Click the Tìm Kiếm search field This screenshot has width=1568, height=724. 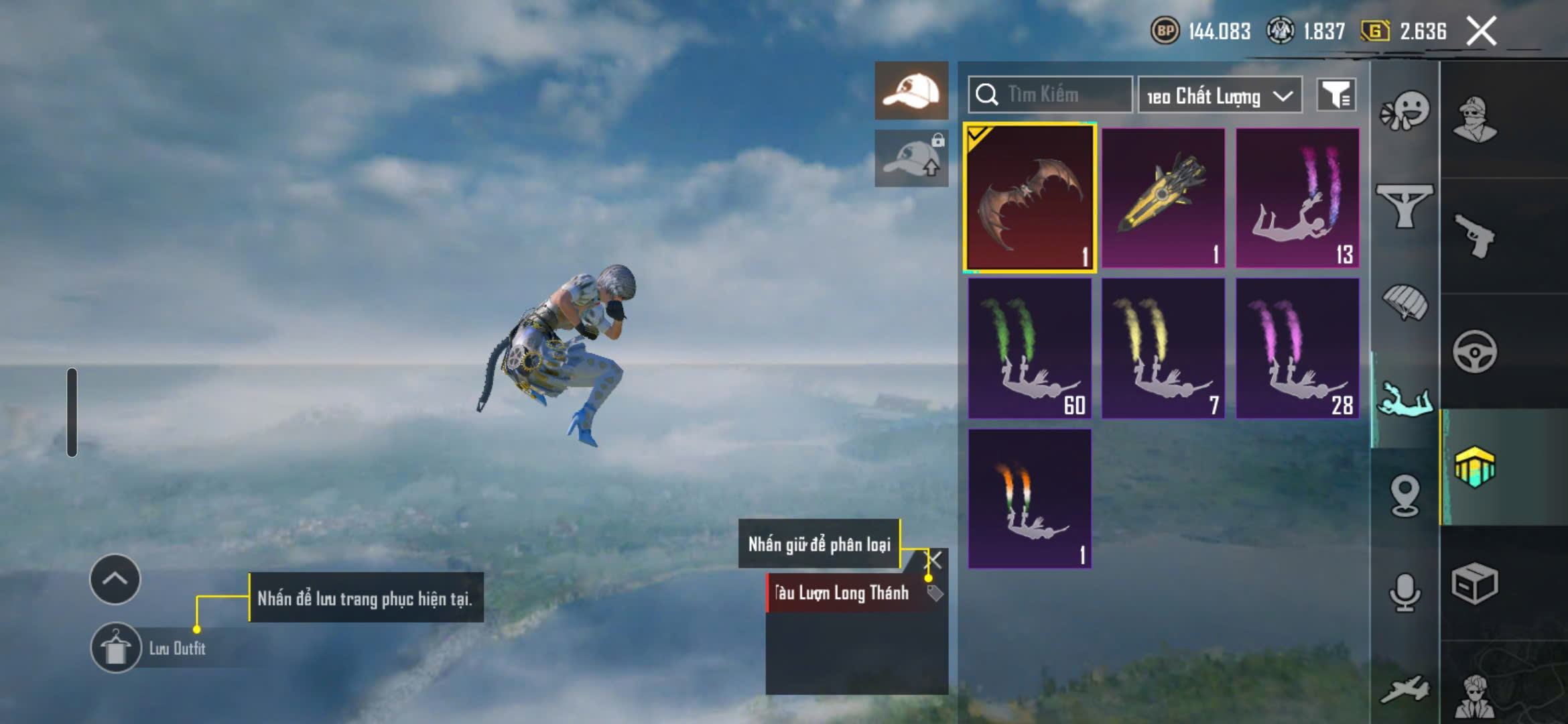[x=1050, y=95]
